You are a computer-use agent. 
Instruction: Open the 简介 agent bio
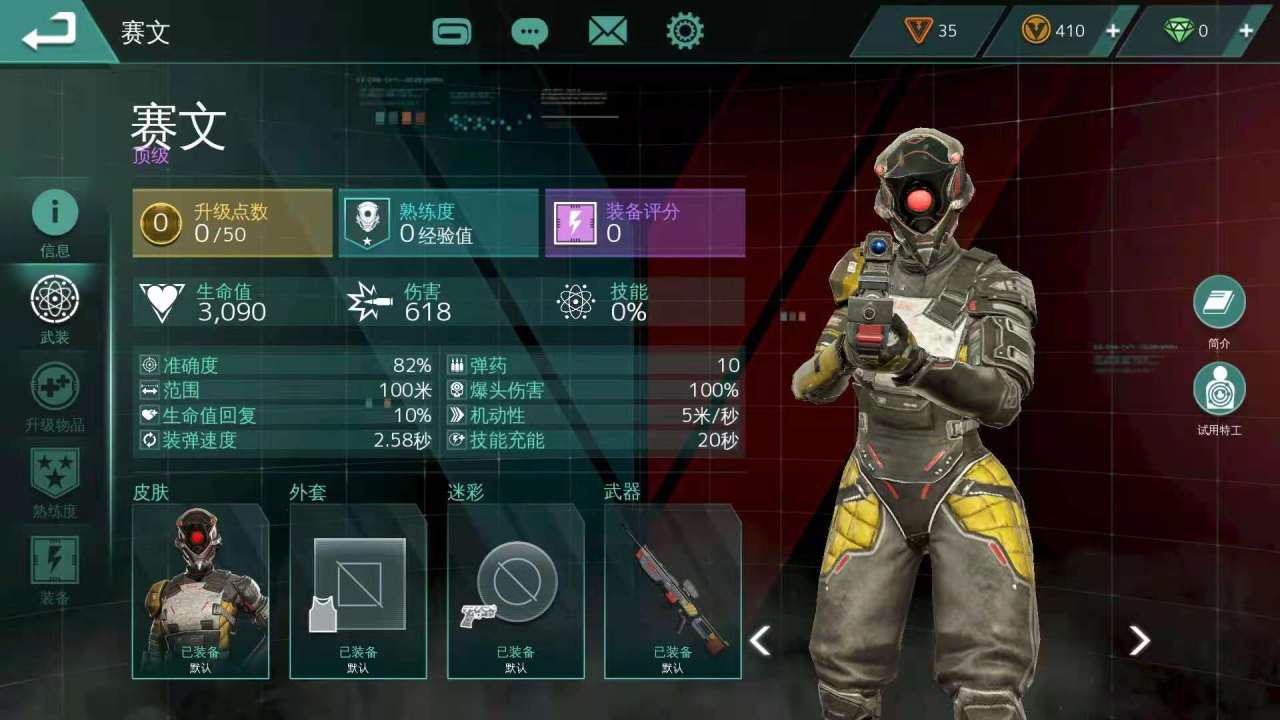coord(1219,303)
